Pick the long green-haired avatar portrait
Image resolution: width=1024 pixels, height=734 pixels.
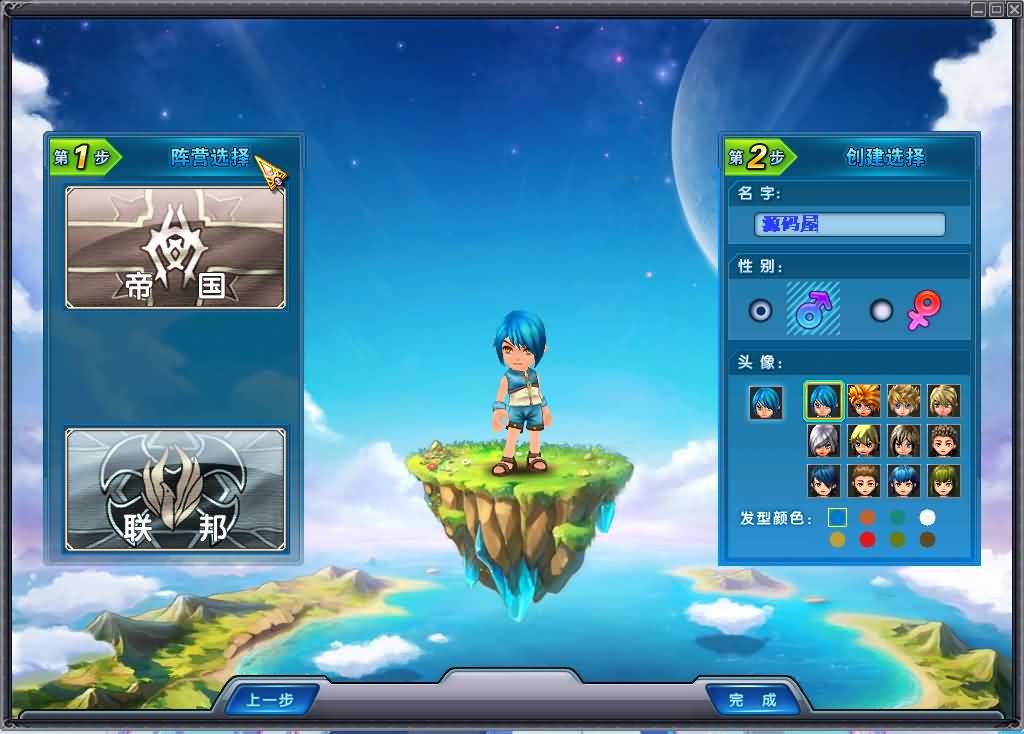click(x=943, y=480)
